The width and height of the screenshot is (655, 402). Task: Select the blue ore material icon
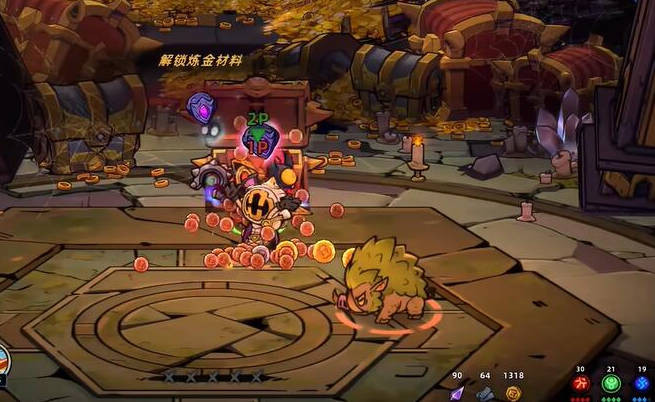click(485, 392)
